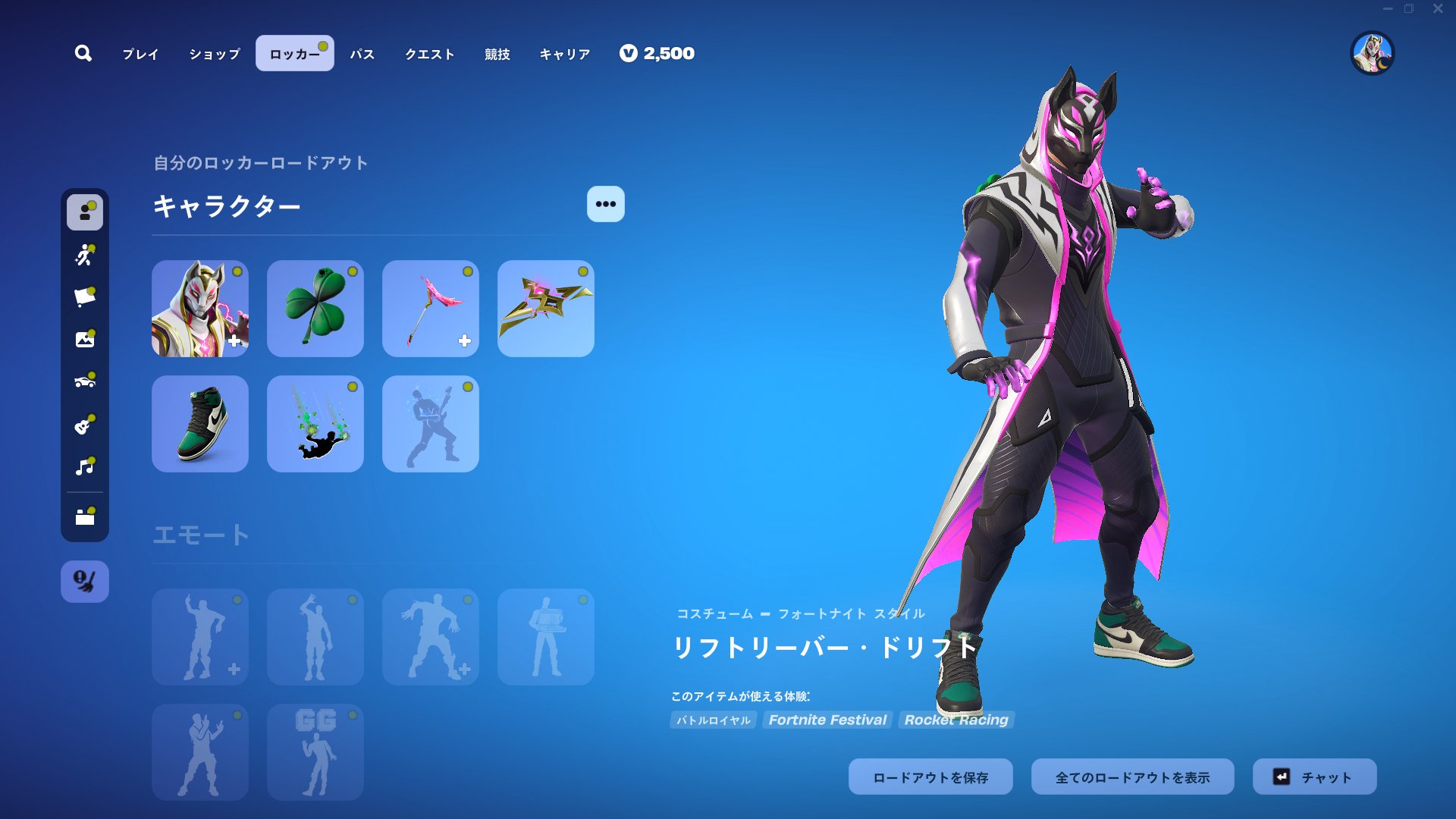
Task: Click the broom cleanup icon below the sidebar
Action: coord(85,581)
